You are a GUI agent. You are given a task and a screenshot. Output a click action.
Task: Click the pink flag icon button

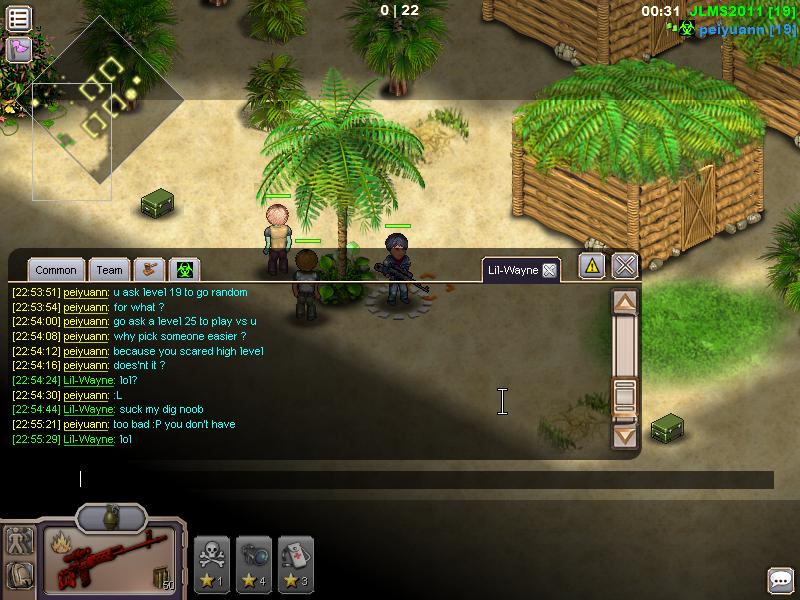(18, 48)
